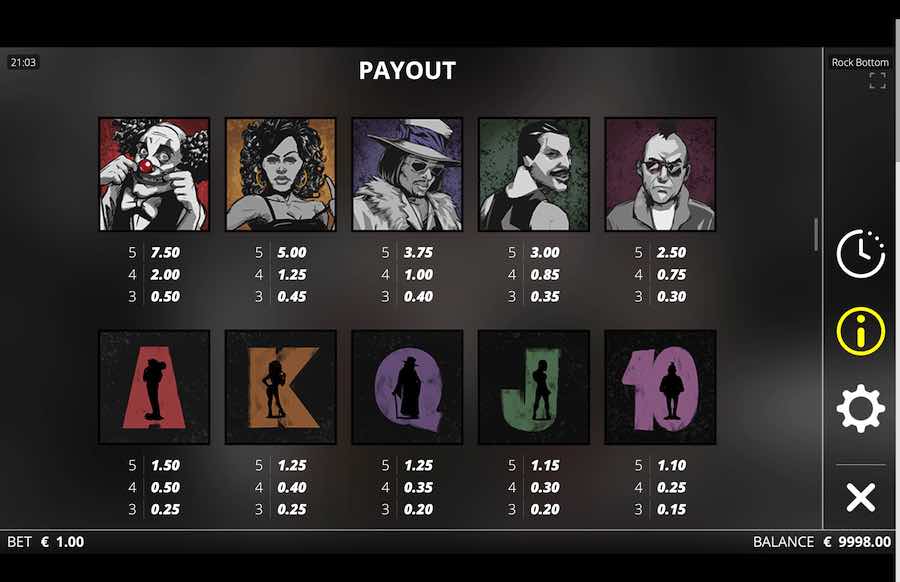Open the clock history icon
The width and height of the screenshot is (900, 582).
point(860,254)
